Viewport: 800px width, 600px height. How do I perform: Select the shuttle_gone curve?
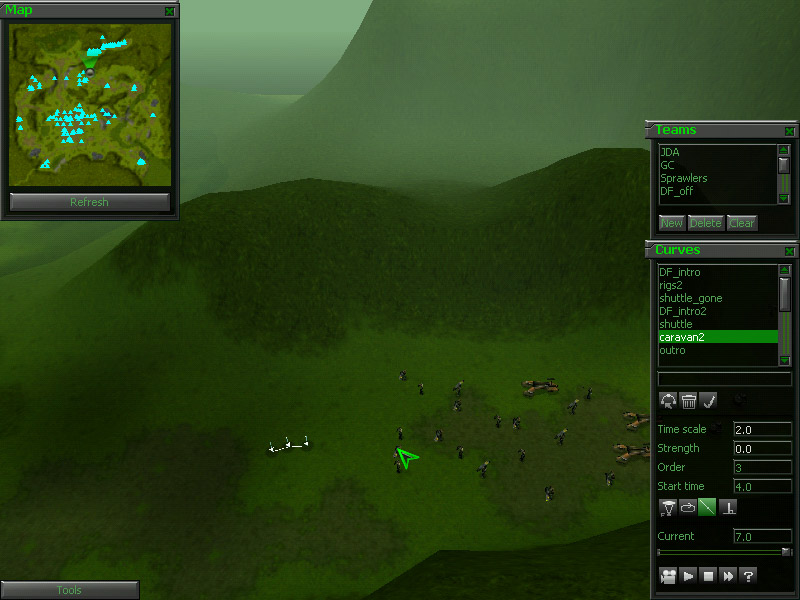690,298
